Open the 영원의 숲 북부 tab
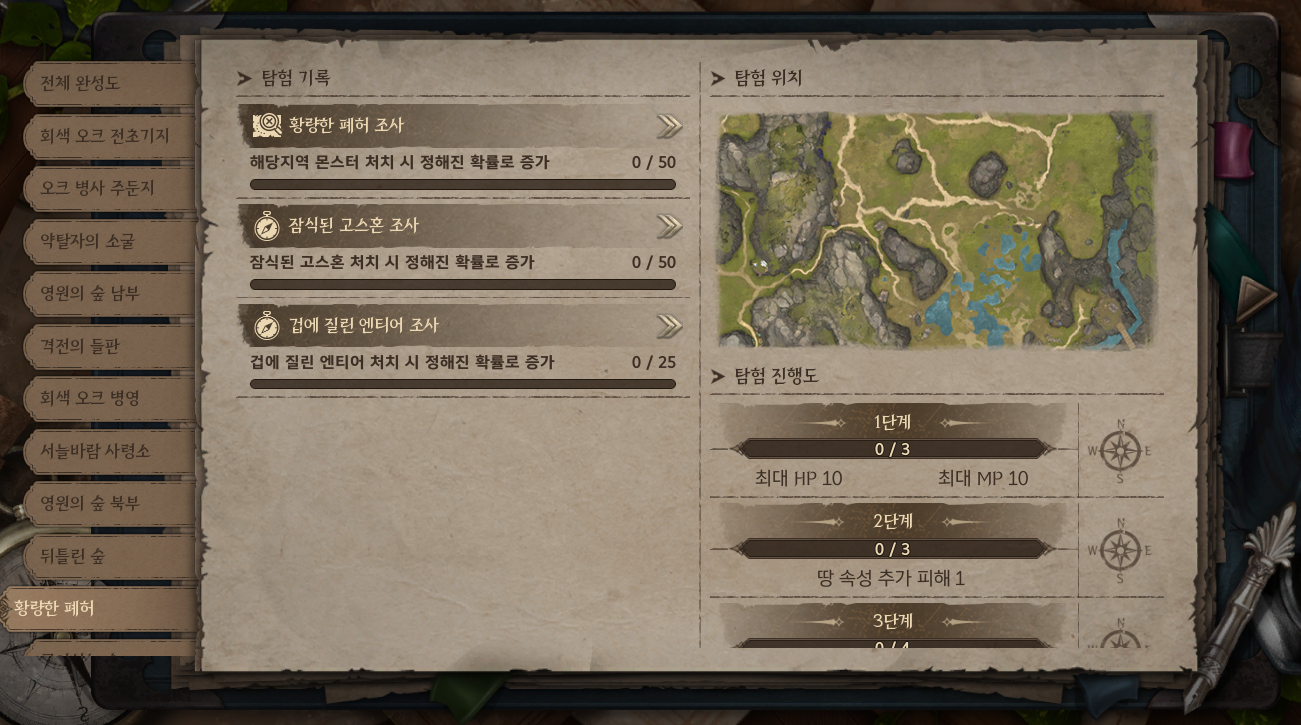 tap(90, 503)
